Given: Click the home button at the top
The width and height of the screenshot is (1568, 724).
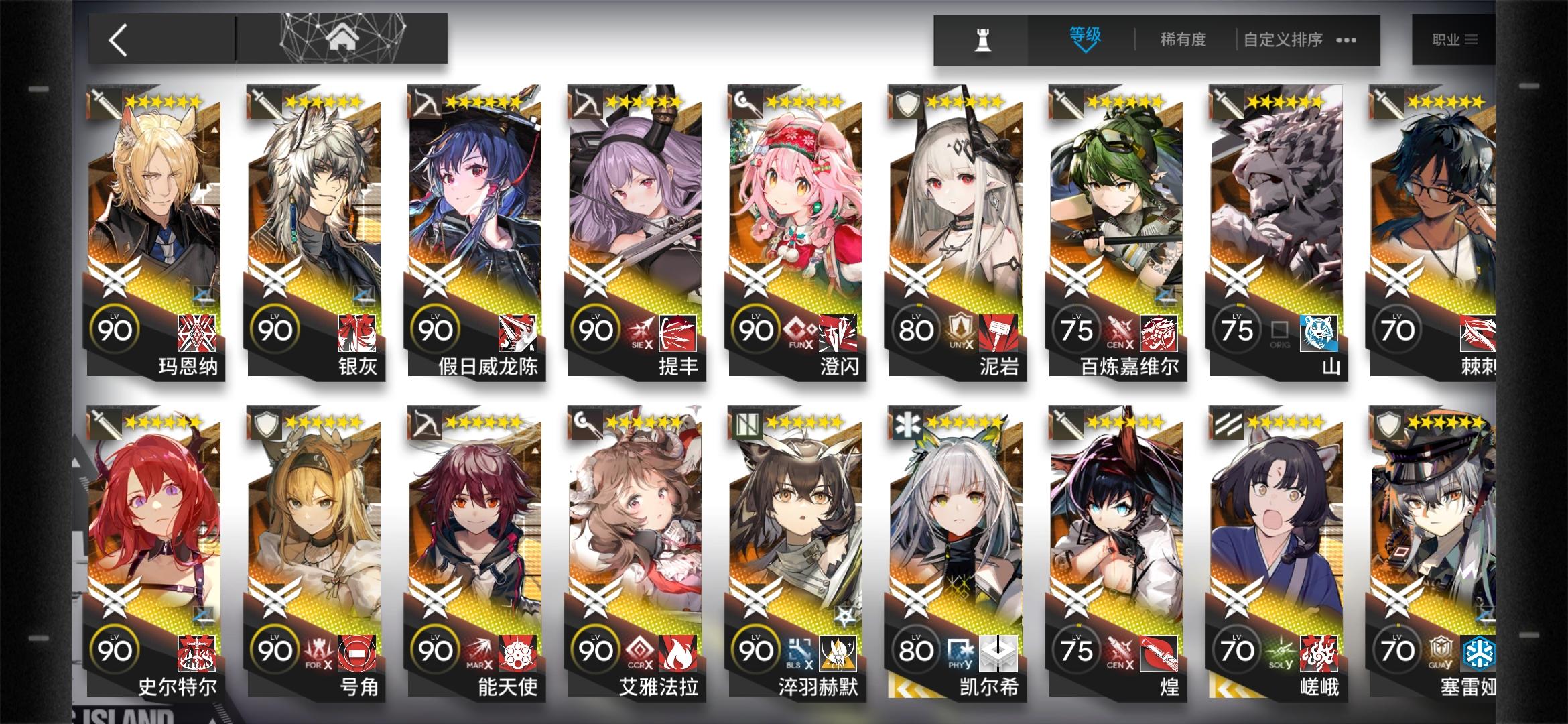Looking at the screenshot, I should (x=342, y=37).
